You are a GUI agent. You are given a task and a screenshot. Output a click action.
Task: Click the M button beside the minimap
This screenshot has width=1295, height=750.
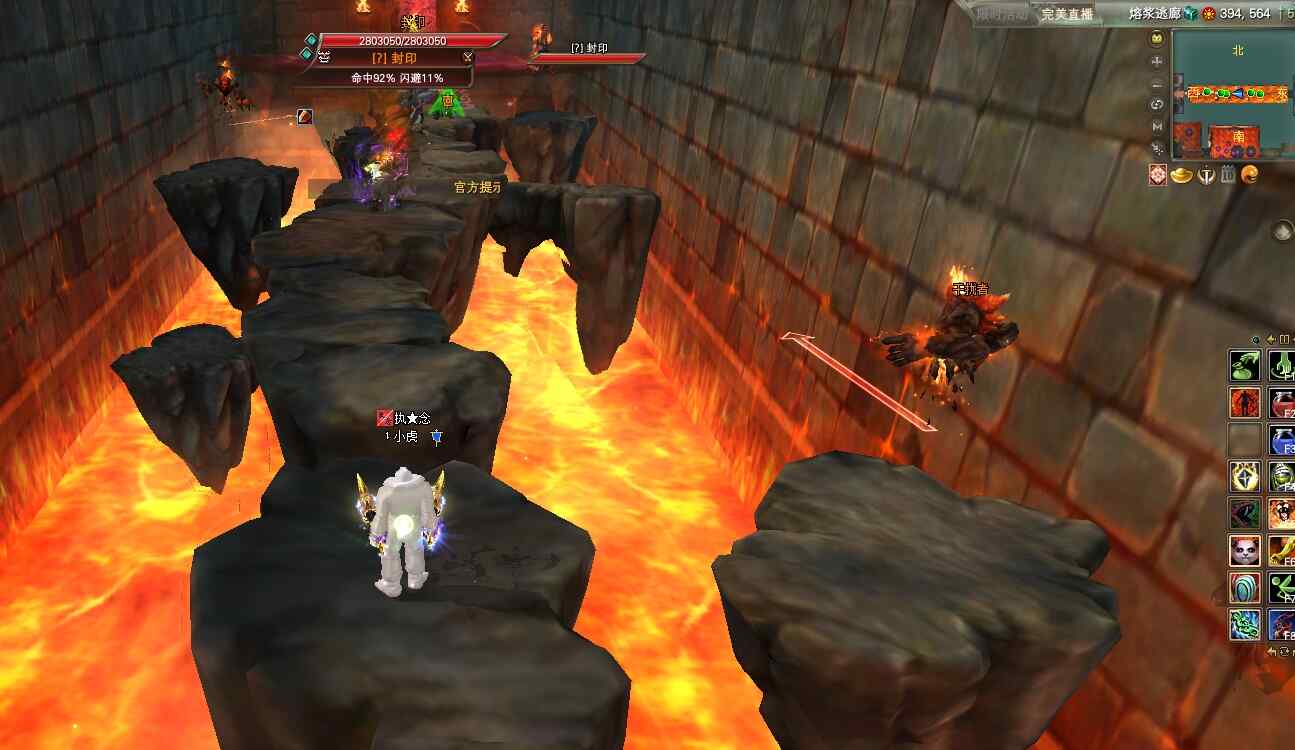click(x=1157, y=126)
